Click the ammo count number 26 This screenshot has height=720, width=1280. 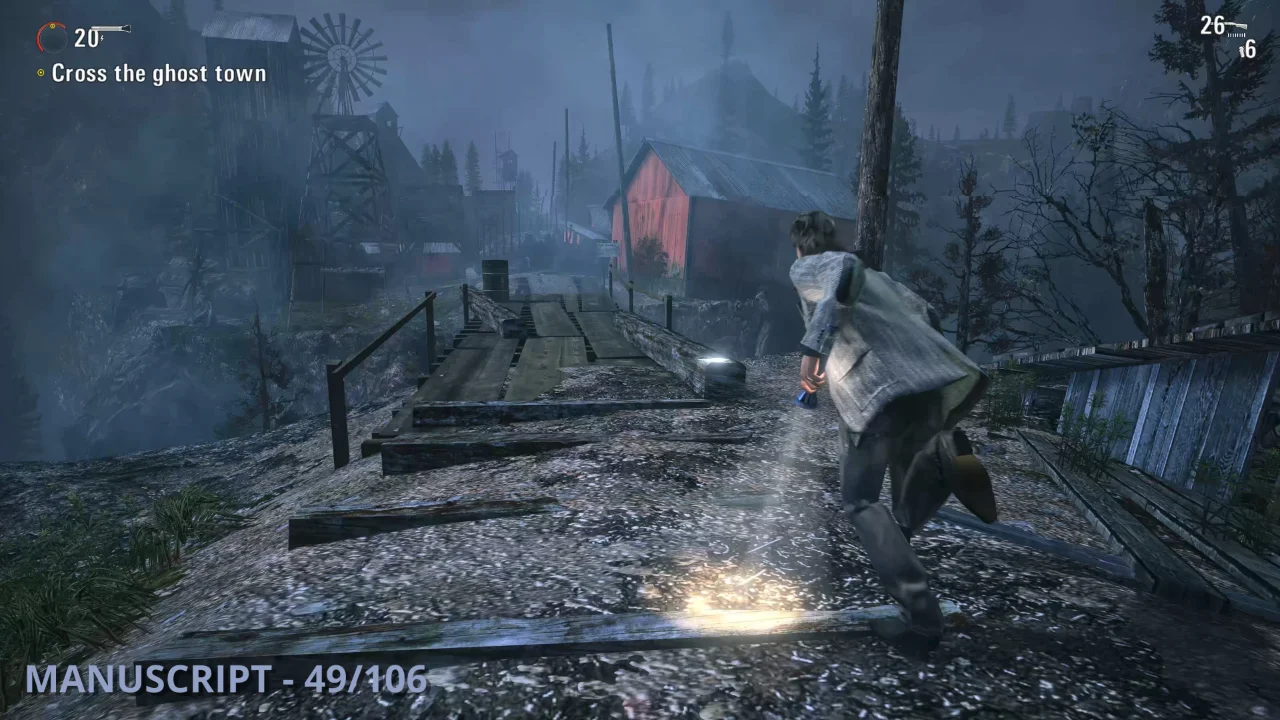pyautogui.click(x=1210, y=25)
